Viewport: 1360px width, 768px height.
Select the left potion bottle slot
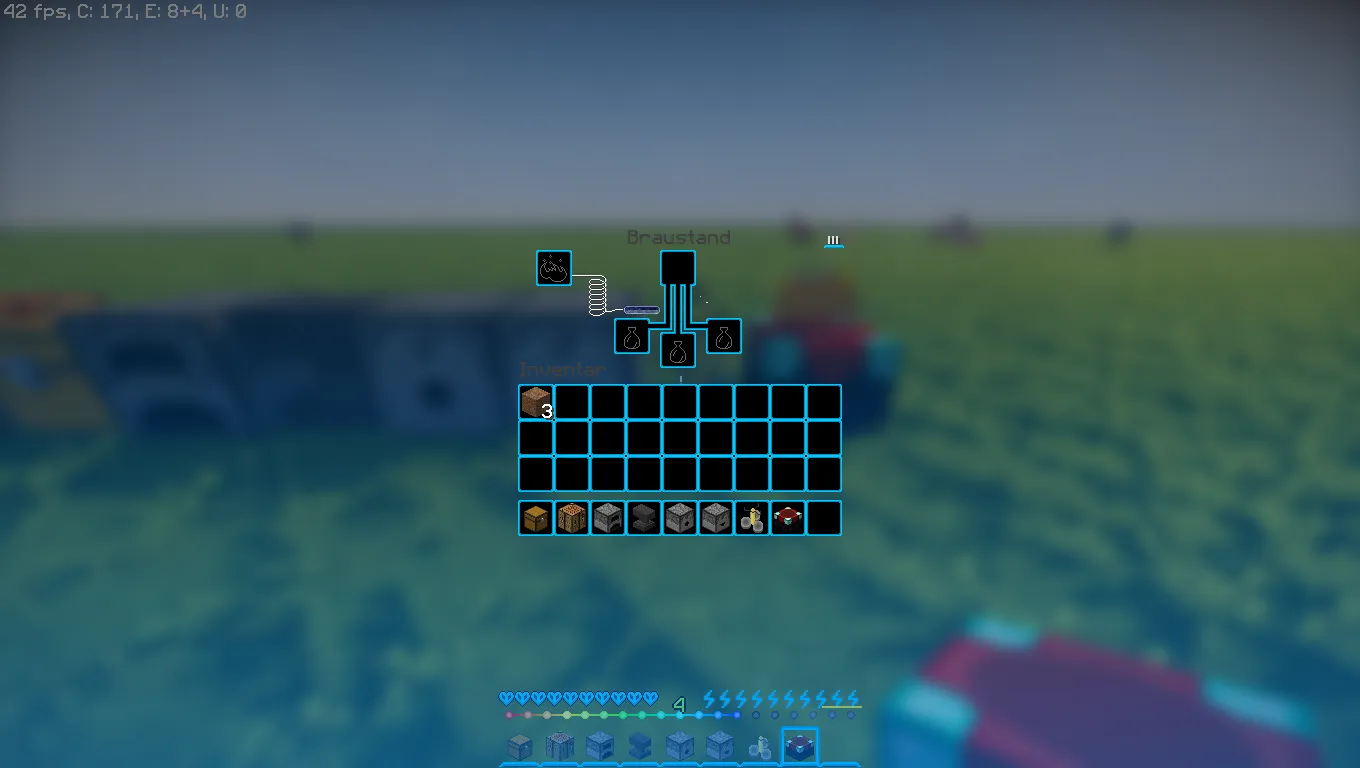point(633,336)
